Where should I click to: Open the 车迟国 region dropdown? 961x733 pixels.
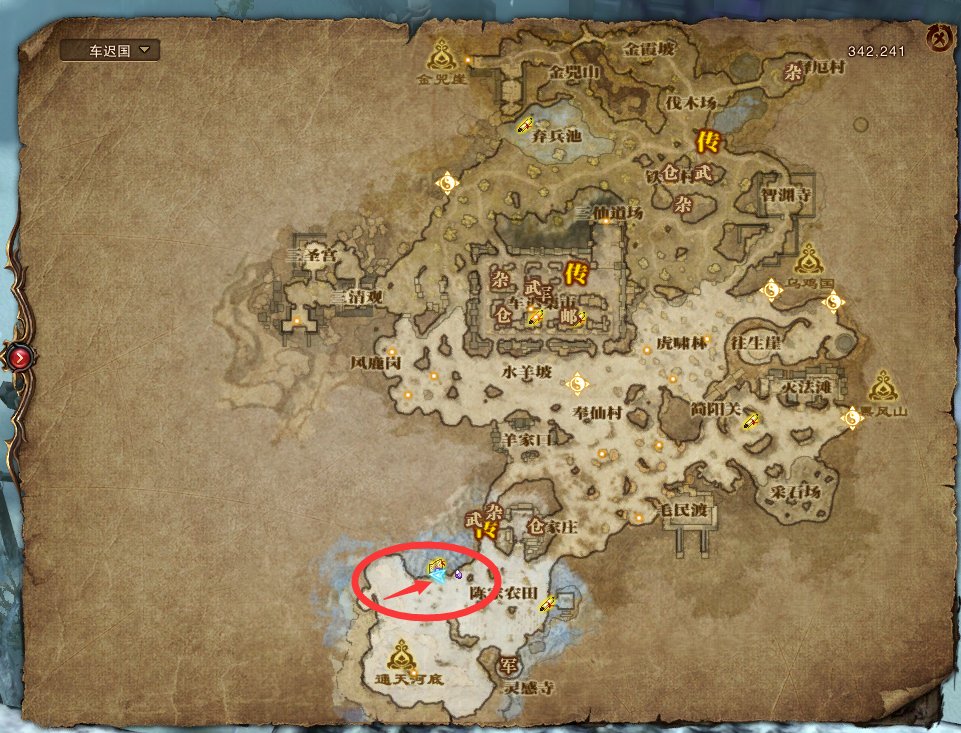click(109, 50)
